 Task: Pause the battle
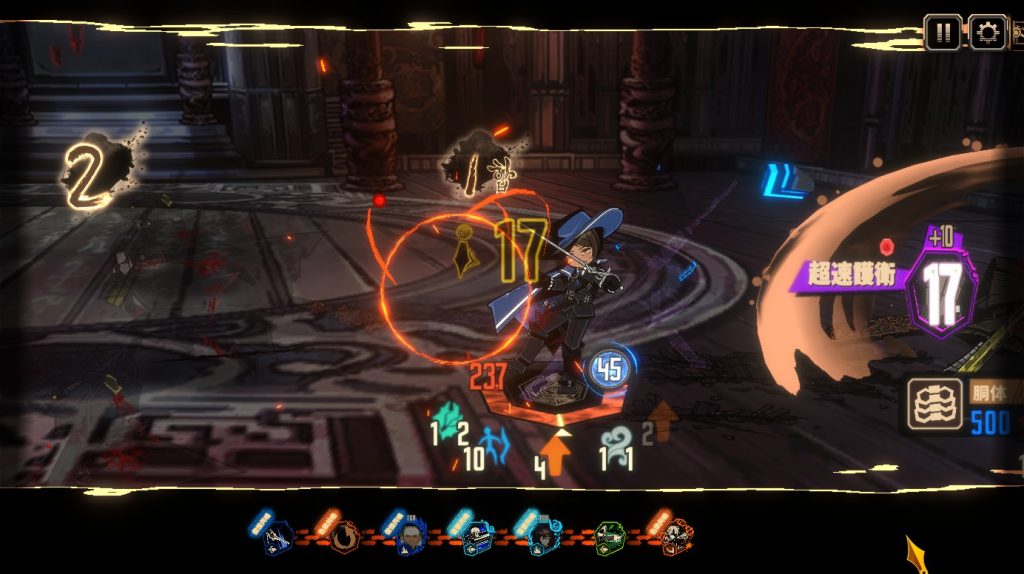coord(942,32)
